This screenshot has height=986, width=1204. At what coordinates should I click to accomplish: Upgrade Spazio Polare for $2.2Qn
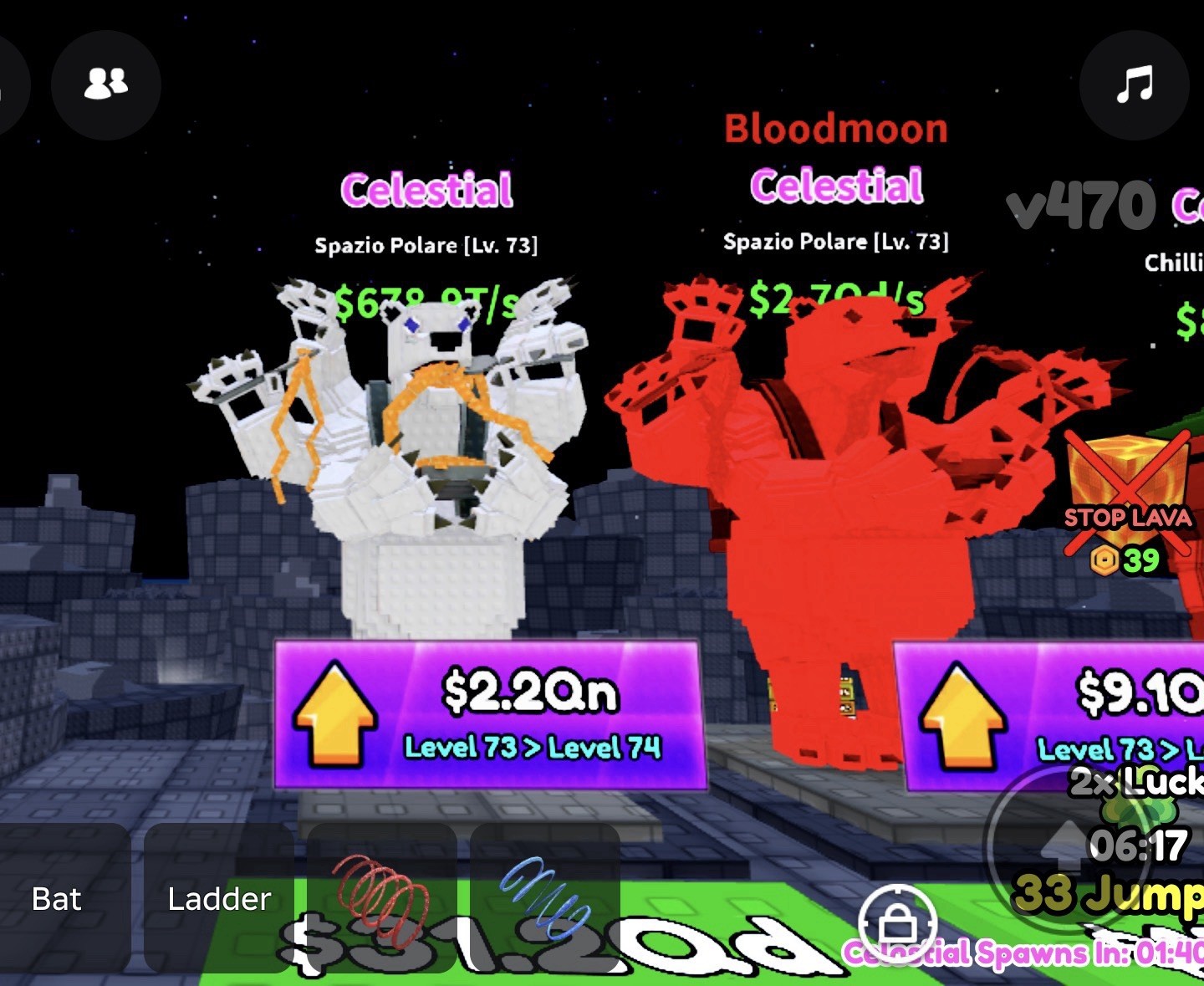click(491, 715)
